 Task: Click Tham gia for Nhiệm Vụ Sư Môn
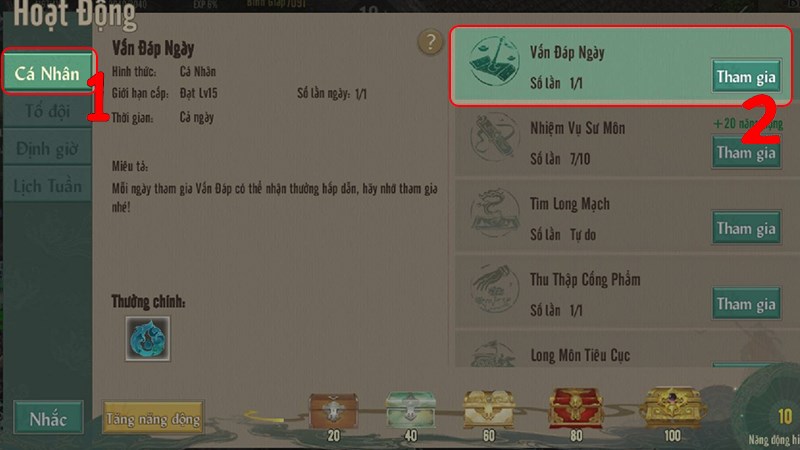[746, 152]
